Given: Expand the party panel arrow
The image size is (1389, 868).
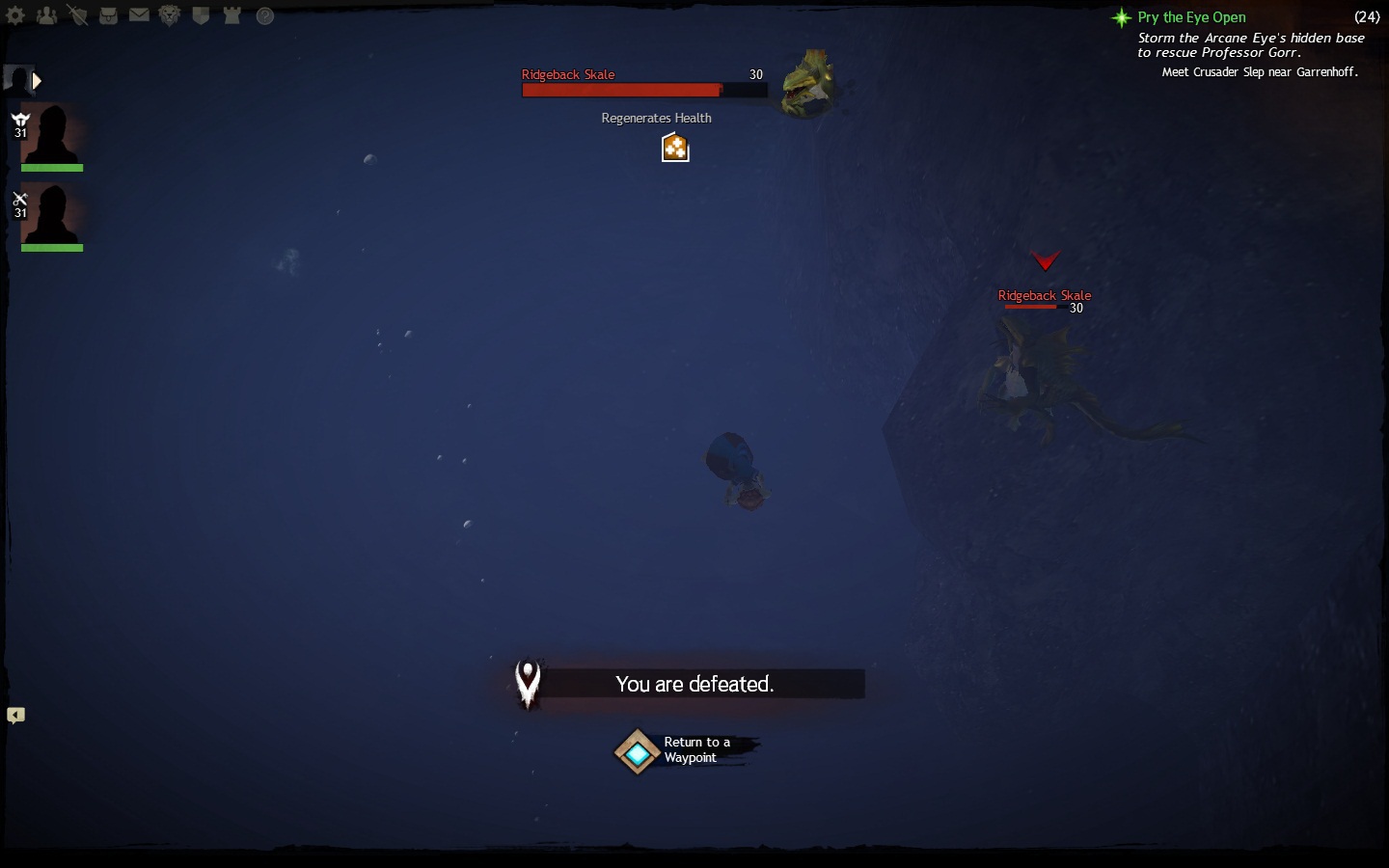Looking at the screenshot, I should pyautogui.click(x=37, y=81).
